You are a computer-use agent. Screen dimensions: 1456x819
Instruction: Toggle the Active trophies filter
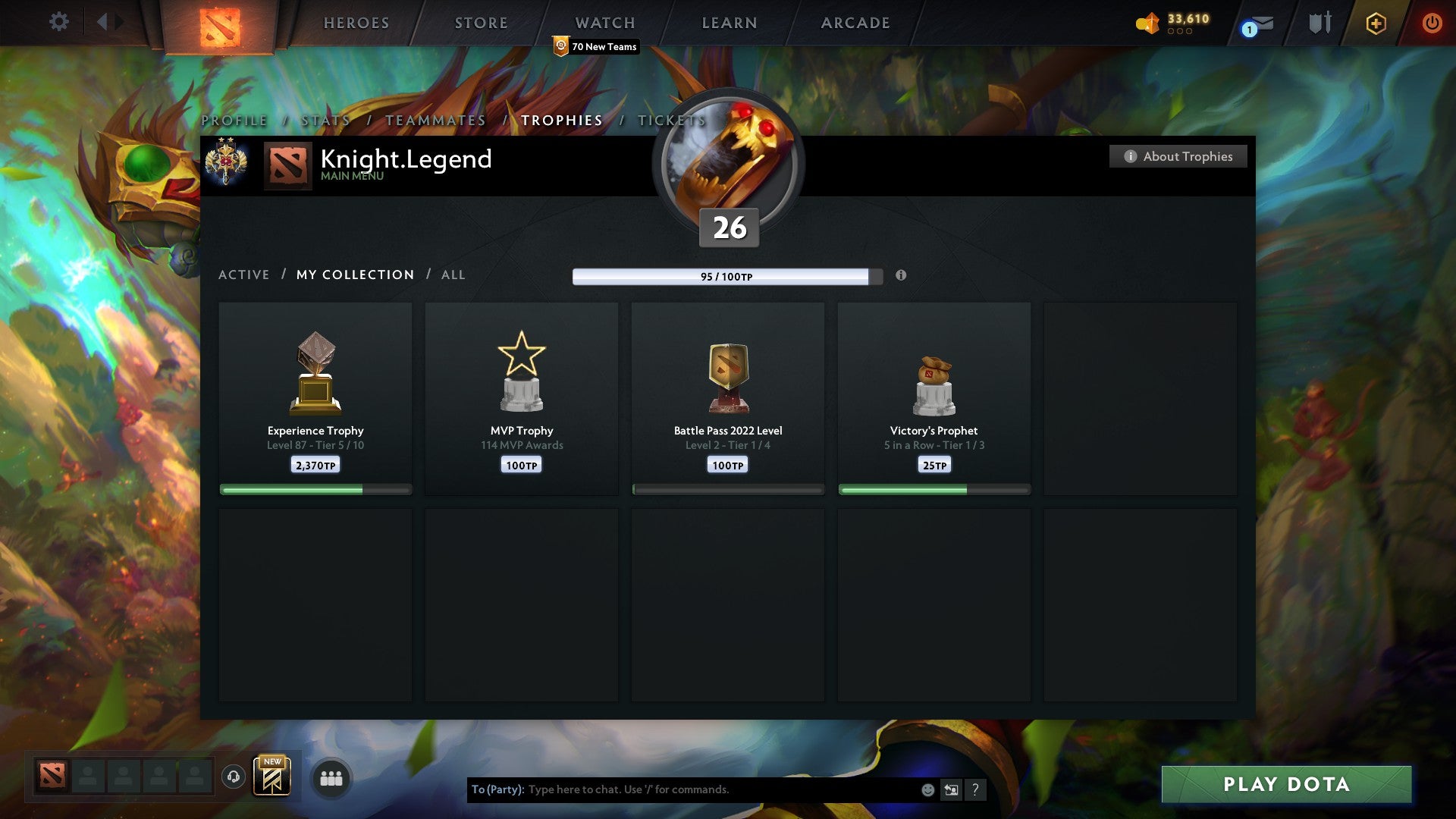(x=243, y=275)
